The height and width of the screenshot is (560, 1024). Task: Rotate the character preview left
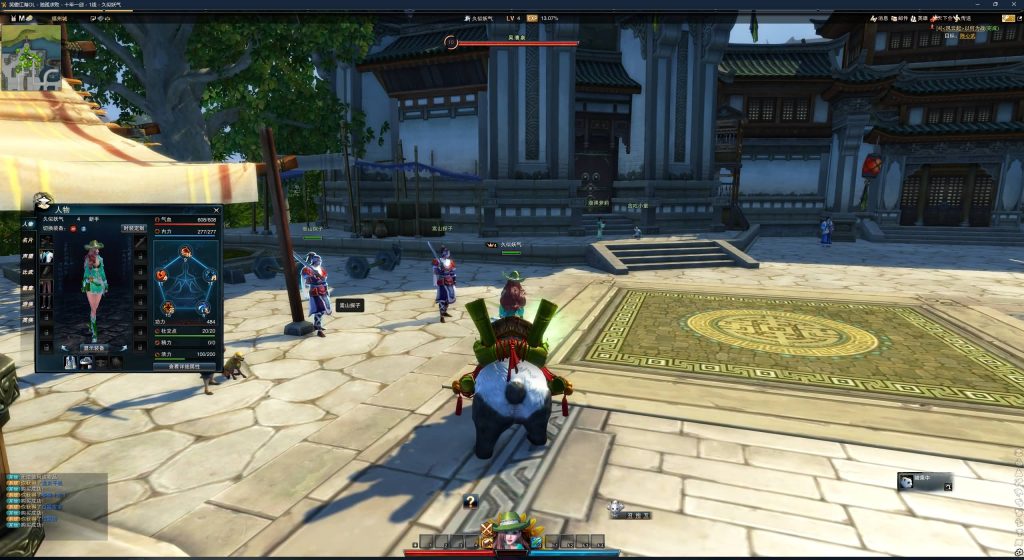[65, 347]
